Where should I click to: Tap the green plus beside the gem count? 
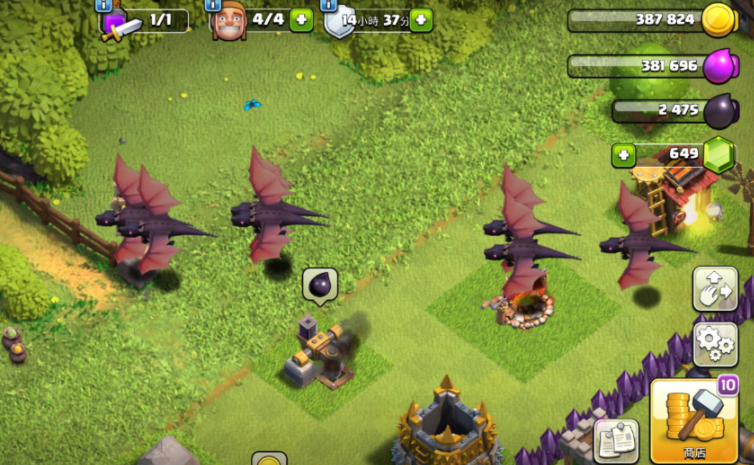pyautogui.click(x=624, y=155)
